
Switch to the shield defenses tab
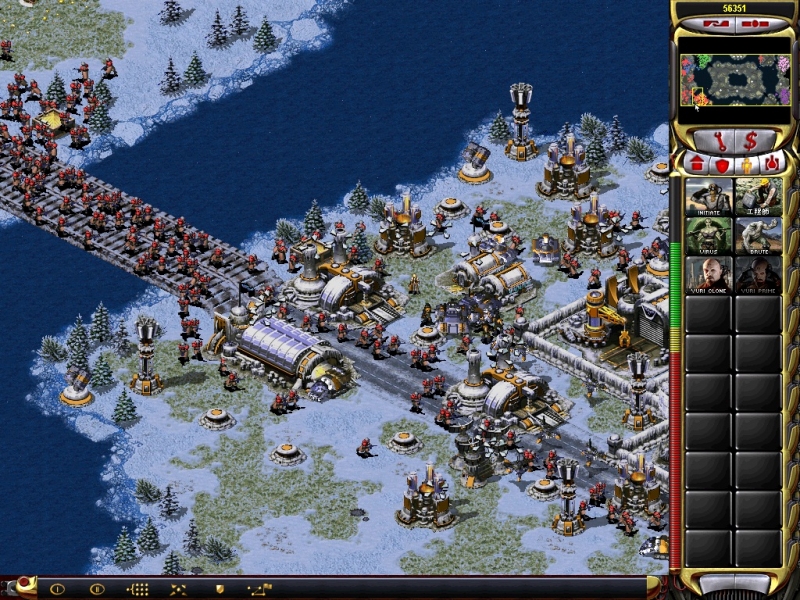click(x=721, y=163)
